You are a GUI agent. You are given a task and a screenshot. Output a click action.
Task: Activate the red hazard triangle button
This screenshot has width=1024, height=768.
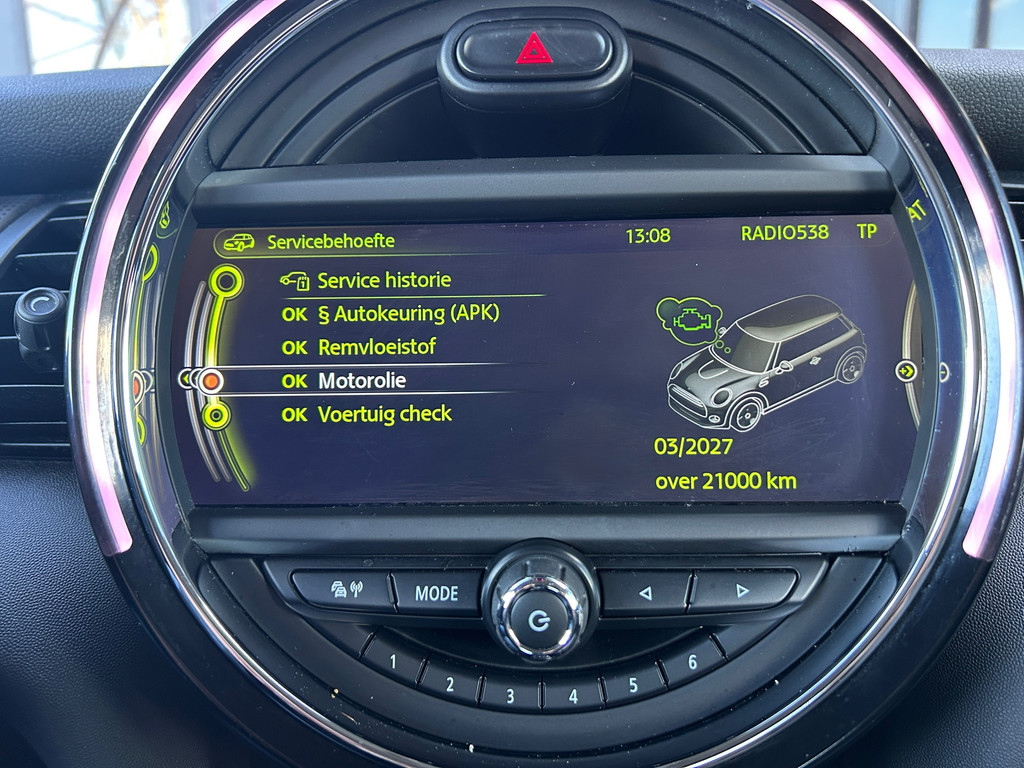point(534,48)
